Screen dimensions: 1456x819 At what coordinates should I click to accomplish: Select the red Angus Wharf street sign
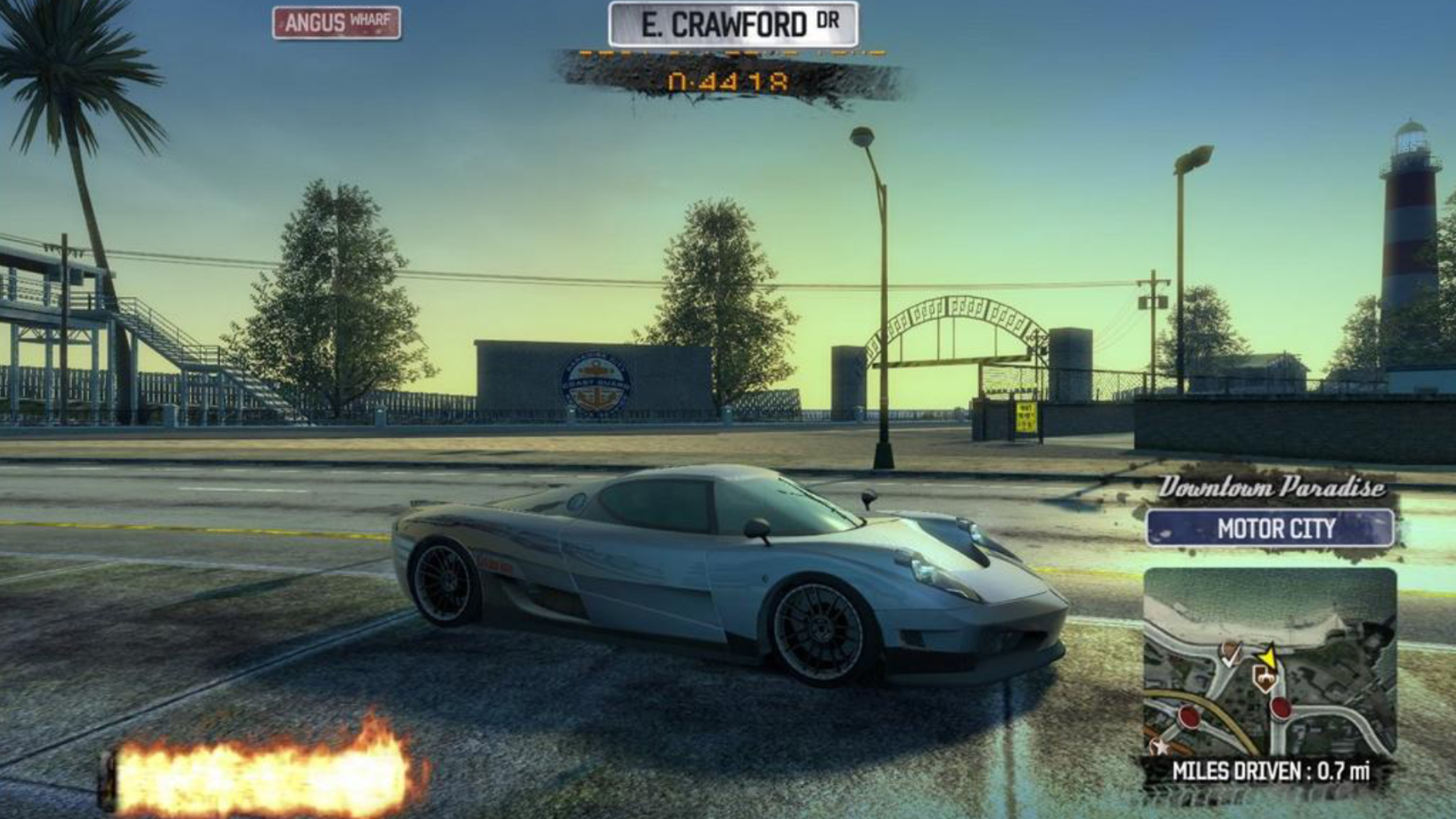pyautogui.click(x=337, y=23)
